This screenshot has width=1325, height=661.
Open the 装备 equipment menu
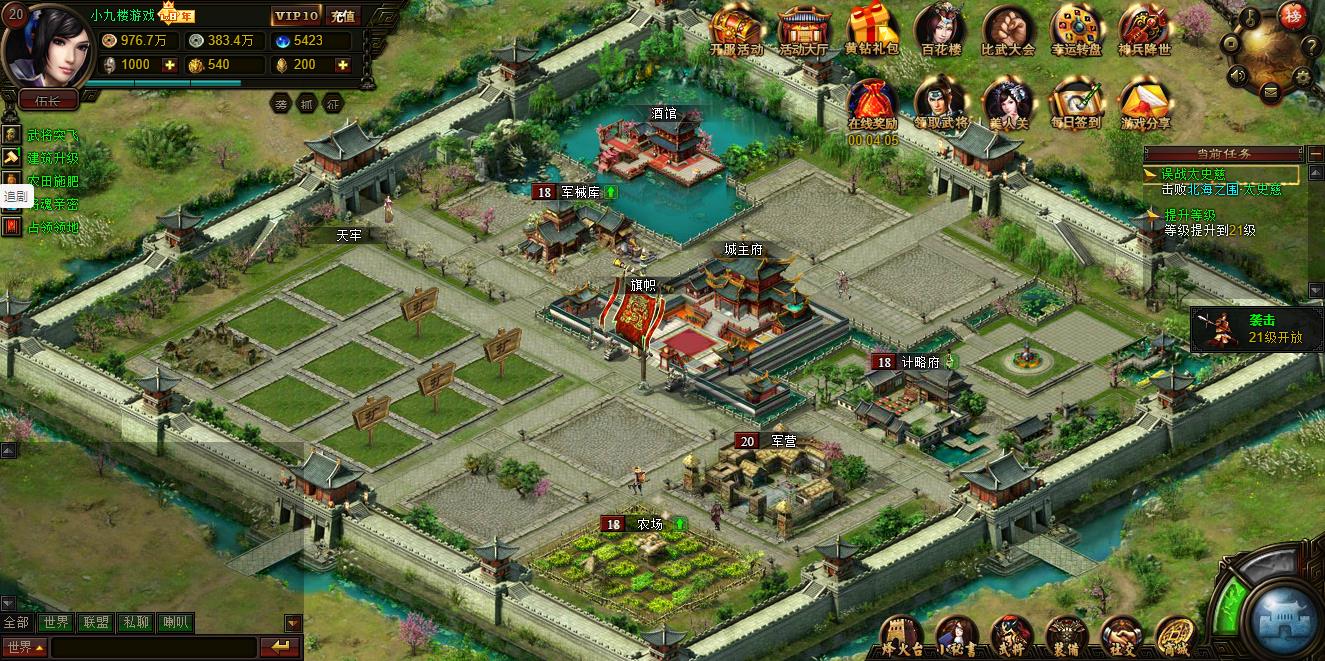click(1066, 636)
